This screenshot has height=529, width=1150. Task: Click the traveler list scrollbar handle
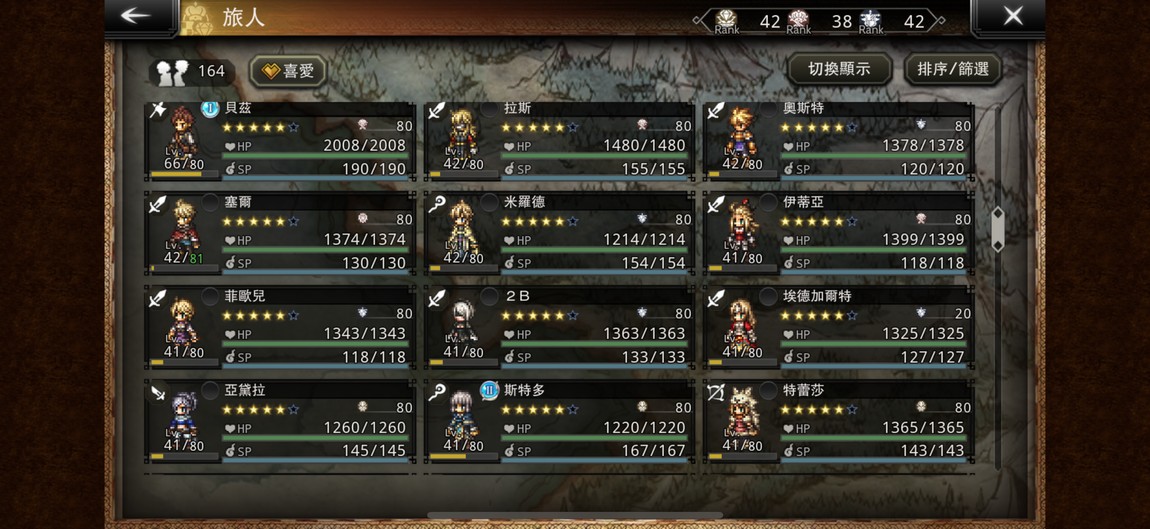click(997, 229)
